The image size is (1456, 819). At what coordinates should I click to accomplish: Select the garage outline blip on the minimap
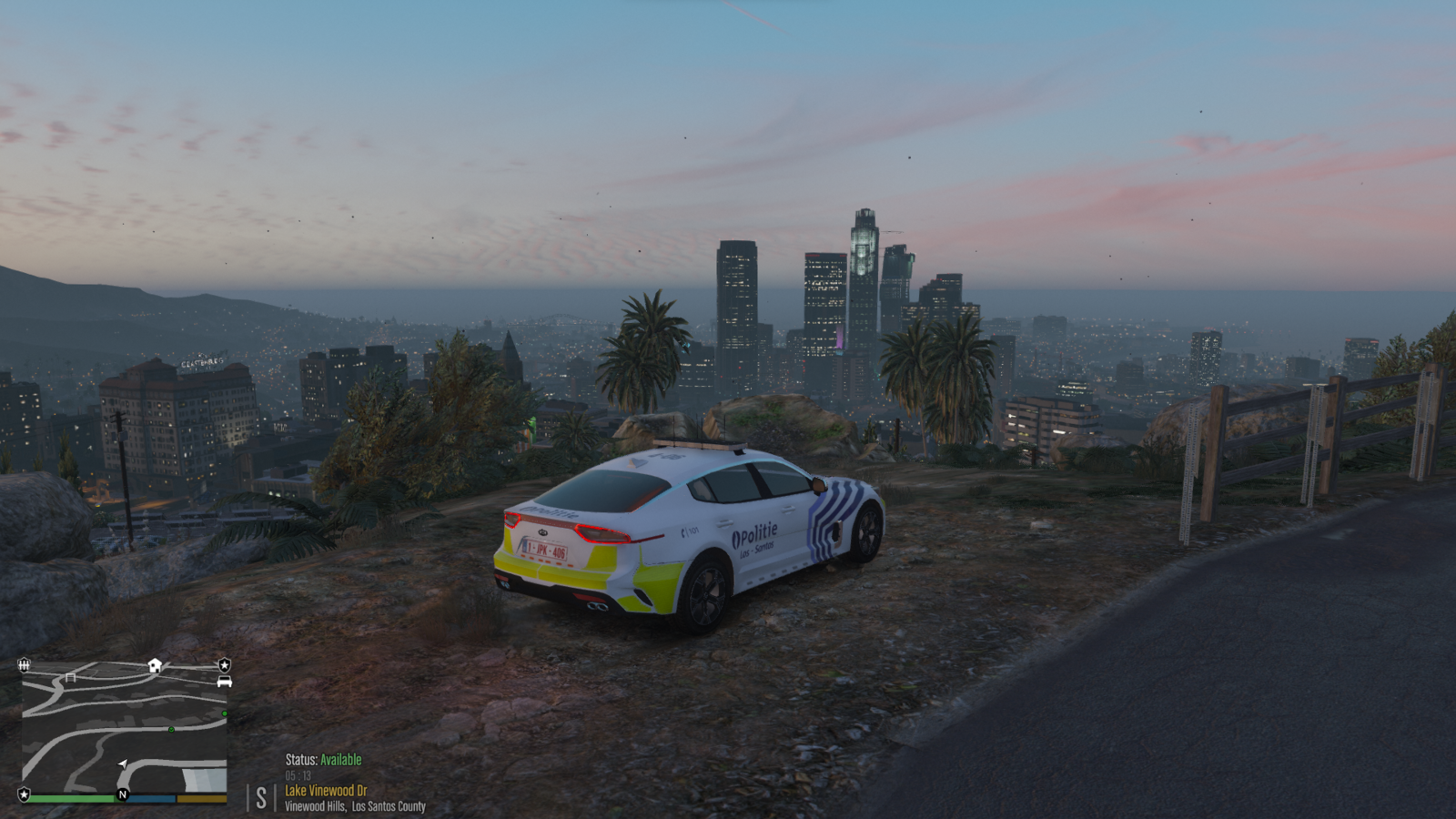70,678
